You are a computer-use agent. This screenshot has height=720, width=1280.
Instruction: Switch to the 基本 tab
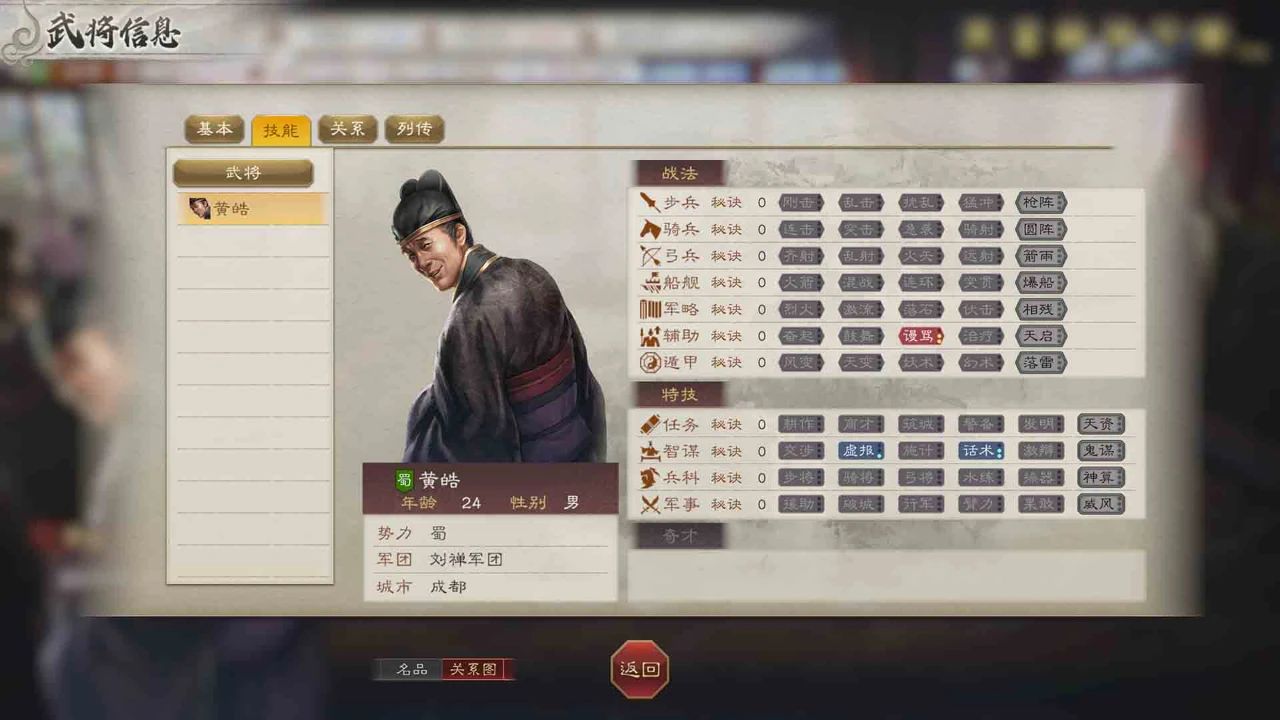click(x=214, y=129)
